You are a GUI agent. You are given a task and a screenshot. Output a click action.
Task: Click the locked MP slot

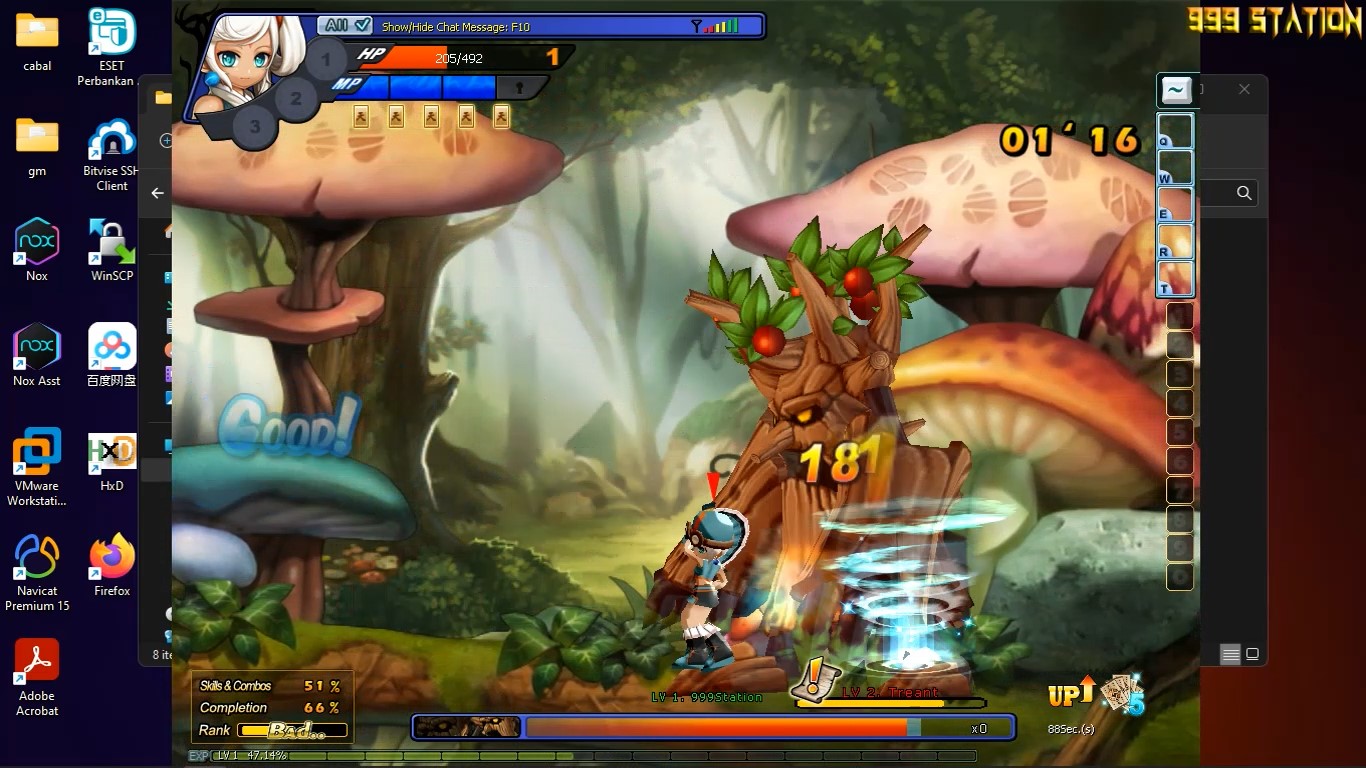point(519,88)
